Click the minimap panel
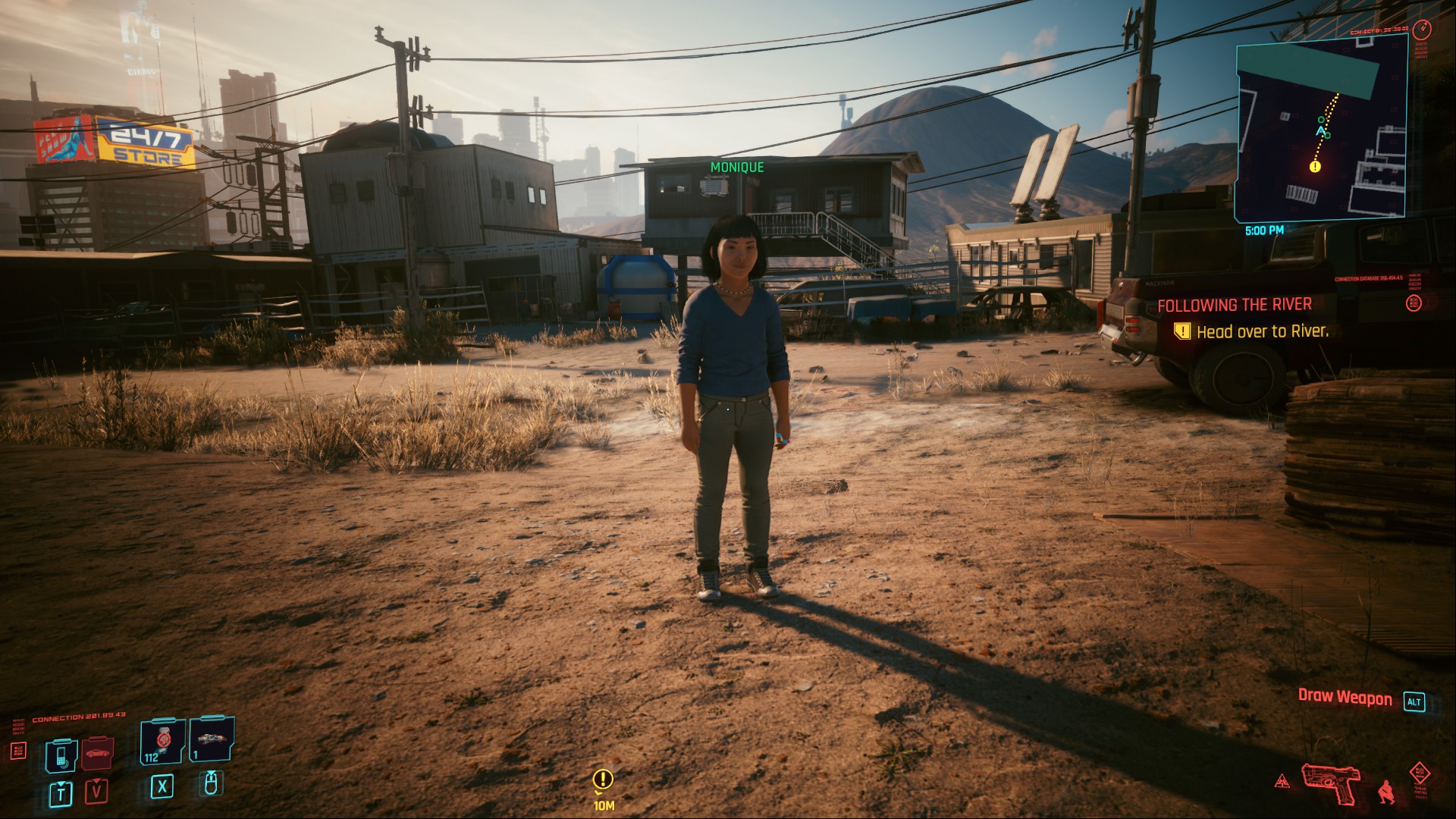Image resolution: width=1456 pixels, height=819 pixels. (1321, 129)
